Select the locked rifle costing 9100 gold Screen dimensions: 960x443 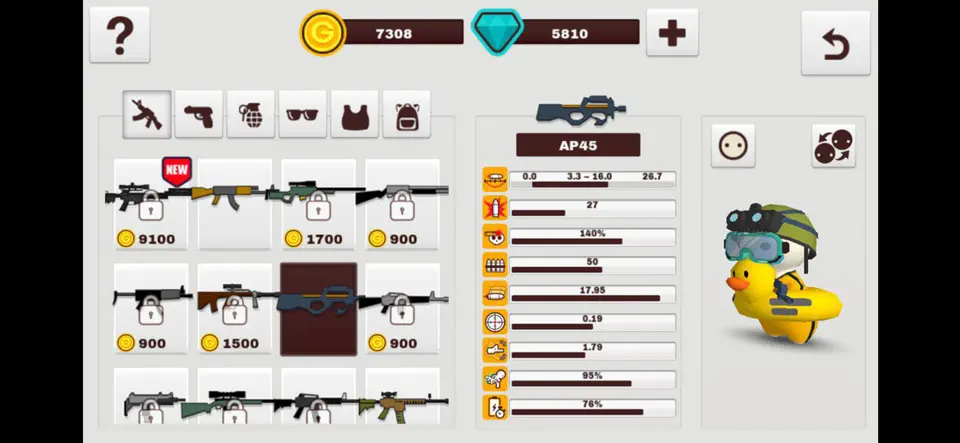(x=151, y=205)
